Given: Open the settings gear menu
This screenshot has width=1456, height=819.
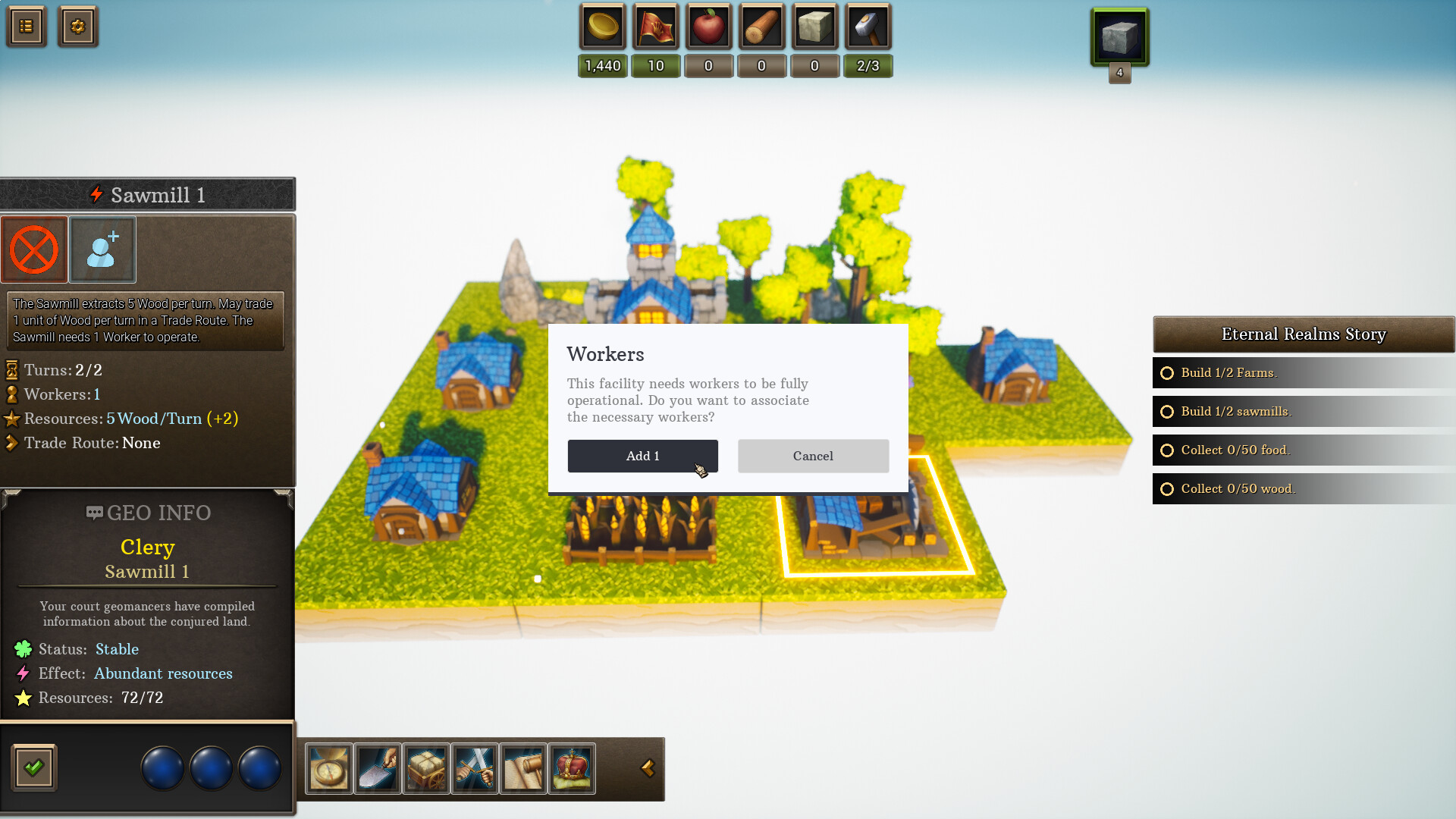Looking at the screenshot, I should coord(78,26).
